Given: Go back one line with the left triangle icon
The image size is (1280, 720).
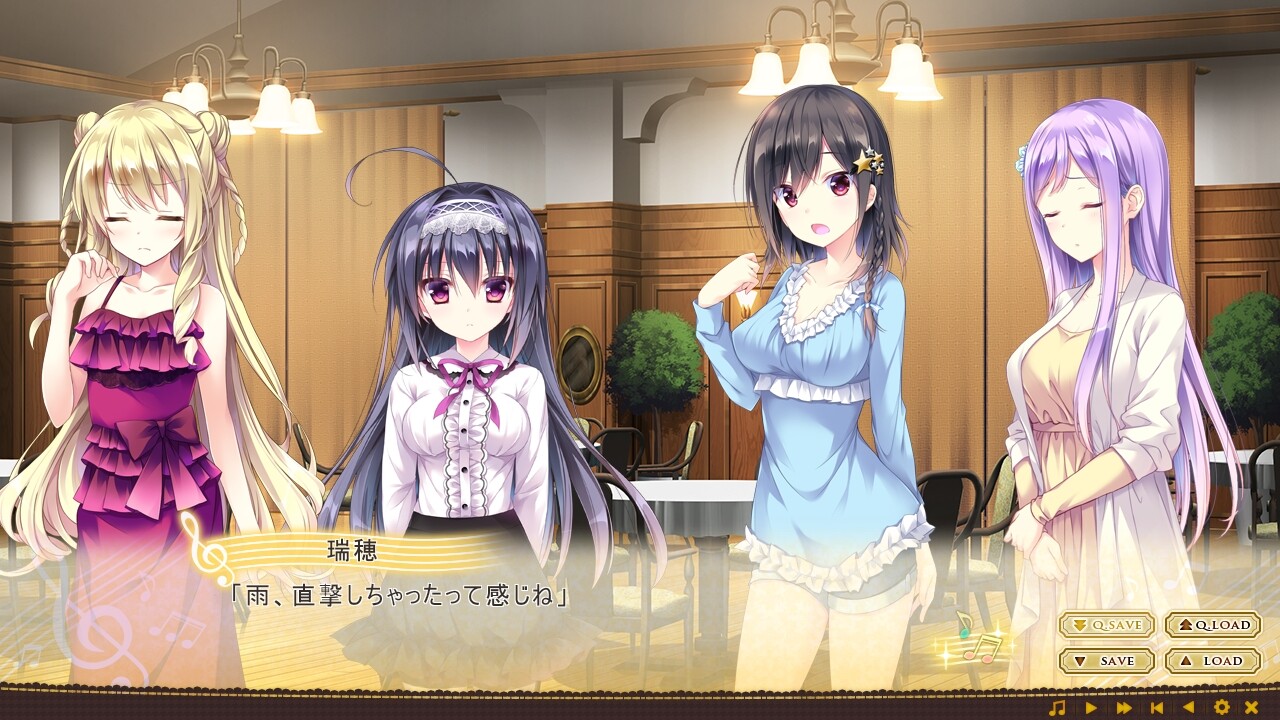Looking at the screenshot, I should pyautogui.click(x=1186, y=706).
